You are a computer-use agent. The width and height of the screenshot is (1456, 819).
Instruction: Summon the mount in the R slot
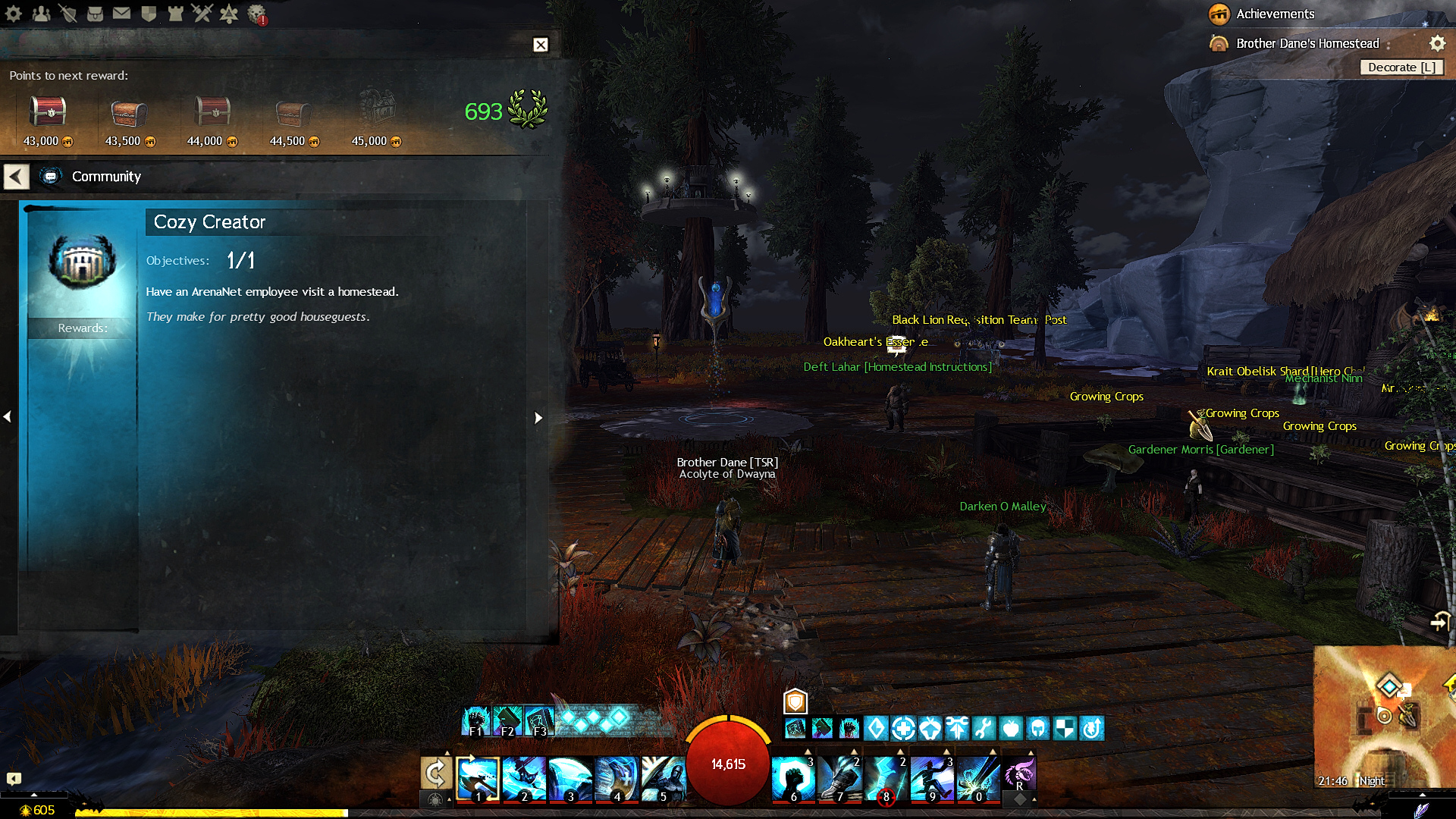point(1019,775)
